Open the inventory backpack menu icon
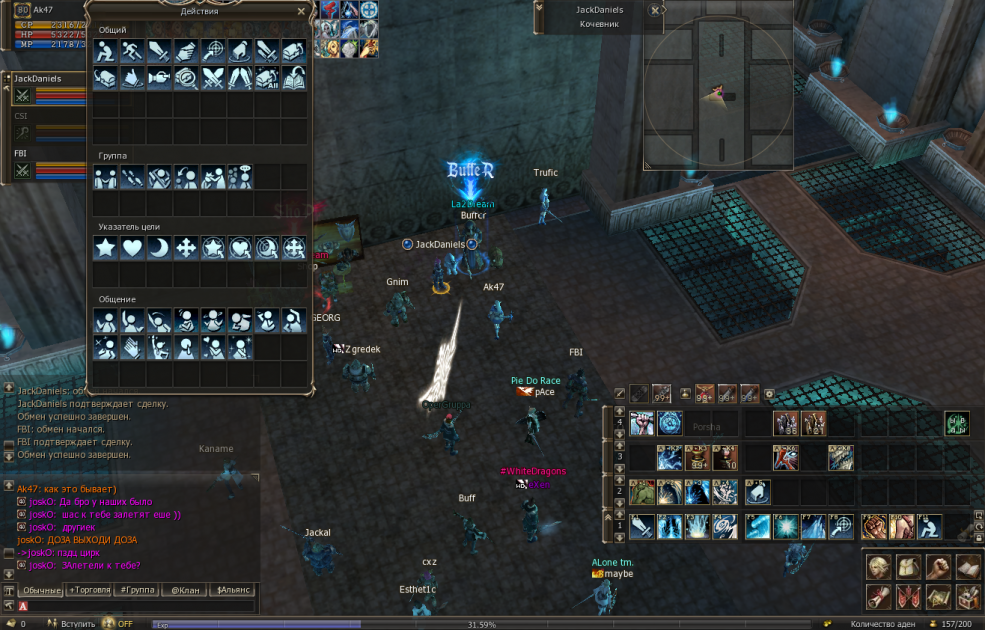Viewport: 985px width, 630px height. [908, 567]
